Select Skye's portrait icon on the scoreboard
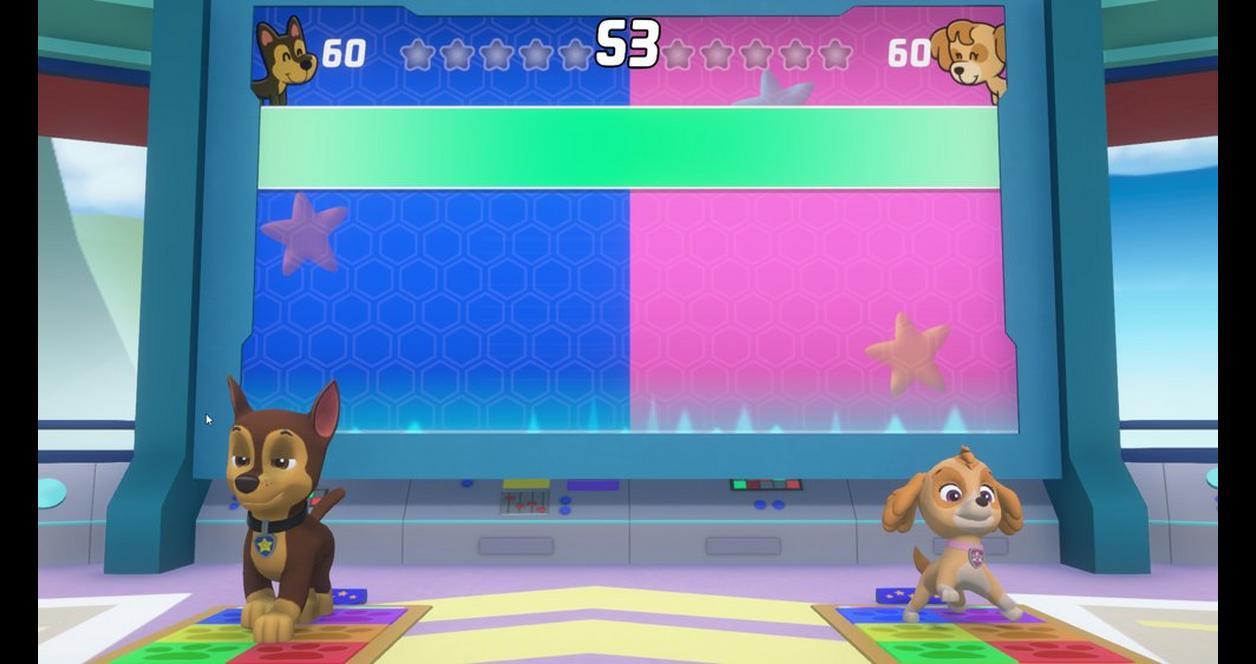This screenshot has height=664, width=1256. click(x=970, y=58)
